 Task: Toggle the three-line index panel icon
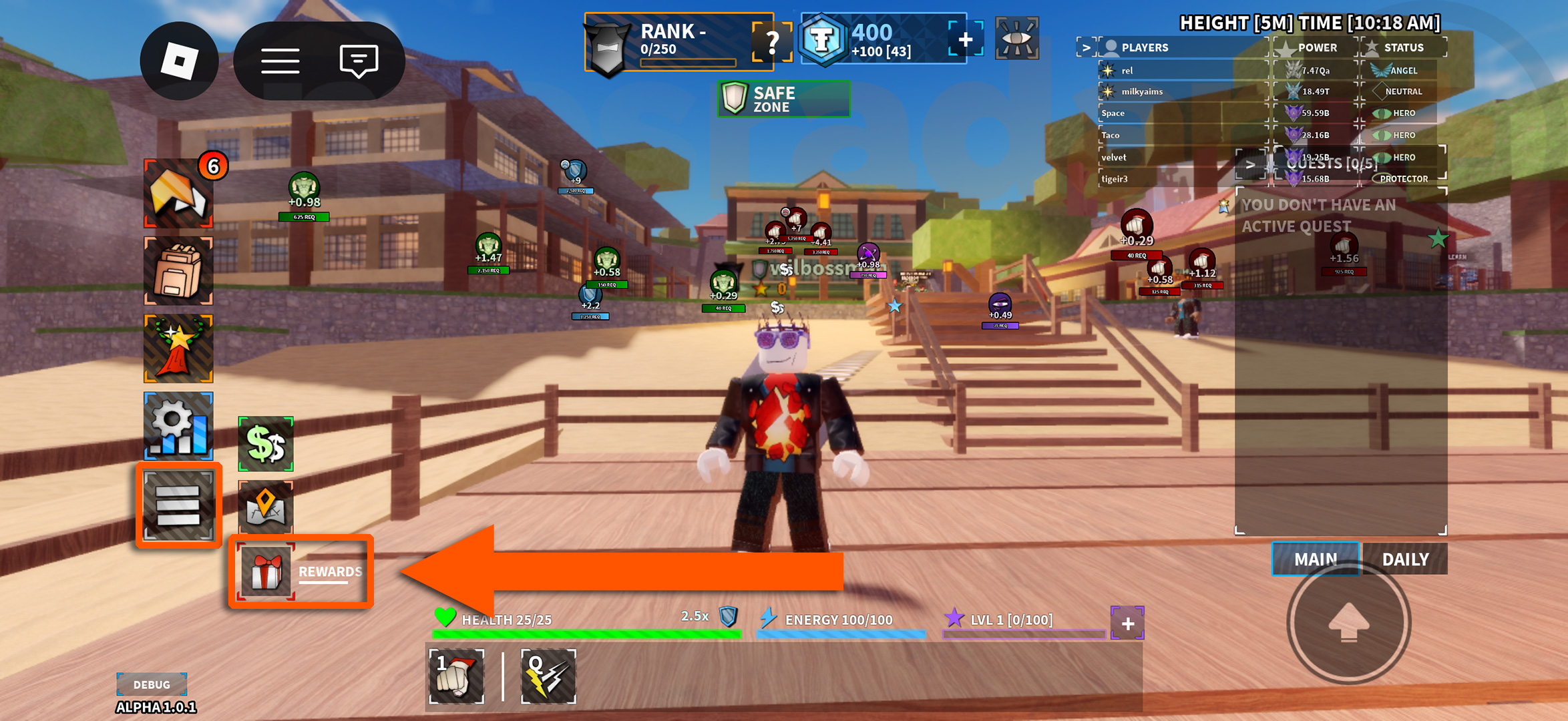(178, 505)
